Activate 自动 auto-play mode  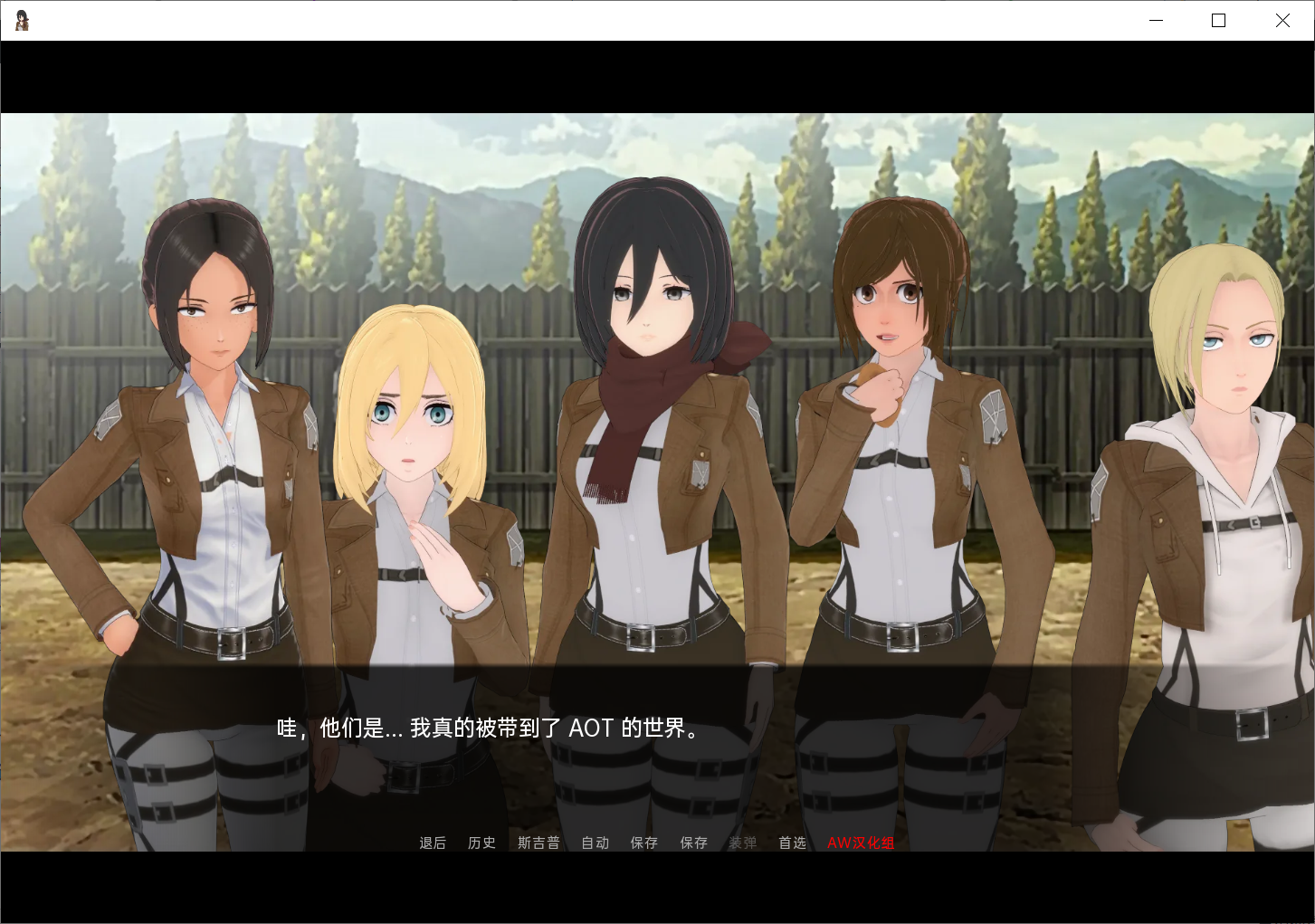pos(595,843)
